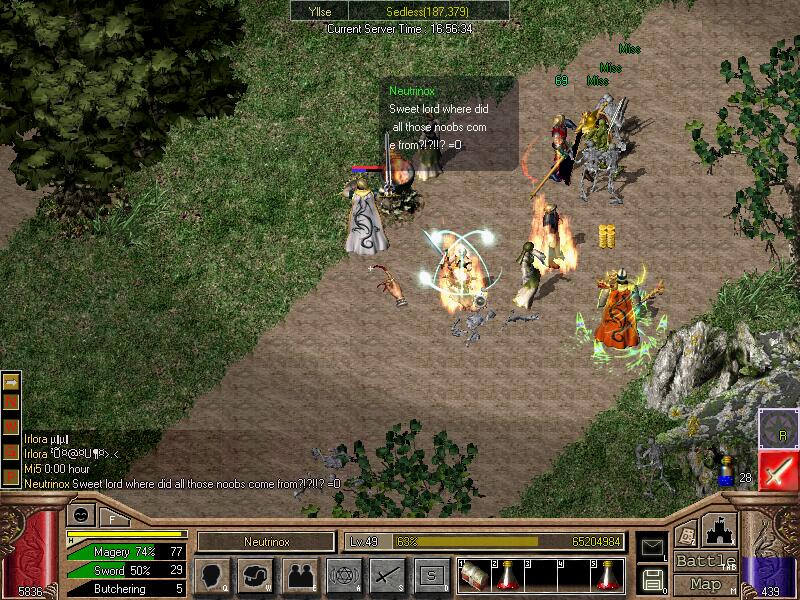The height and width of the screenshot is (600, 800).
Task: Open the mail envelope icon
Action: (652, 548)
